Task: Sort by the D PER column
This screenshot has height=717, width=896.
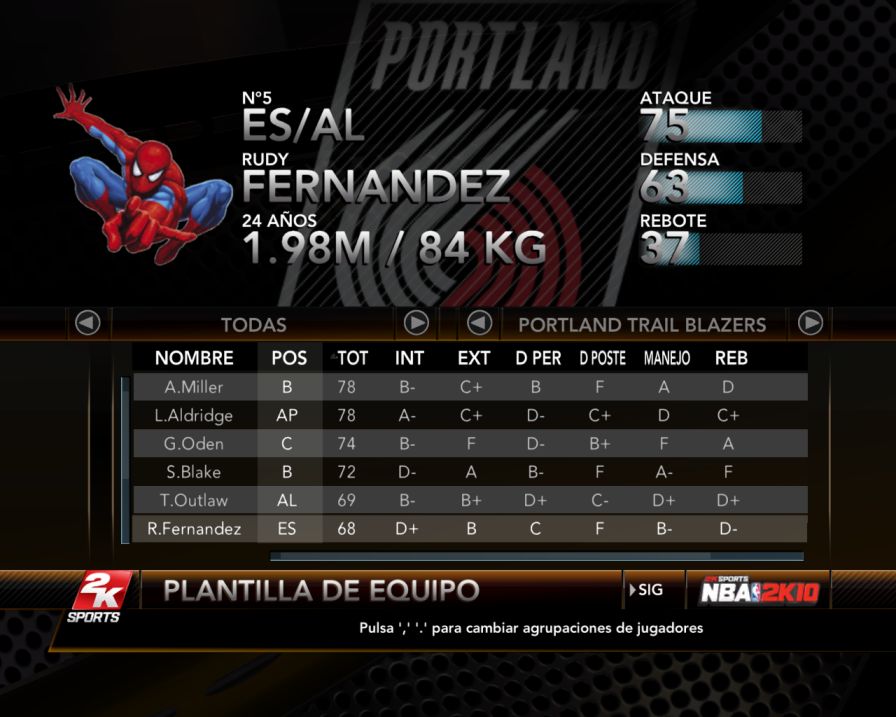Action: click(x=537, y=358)
